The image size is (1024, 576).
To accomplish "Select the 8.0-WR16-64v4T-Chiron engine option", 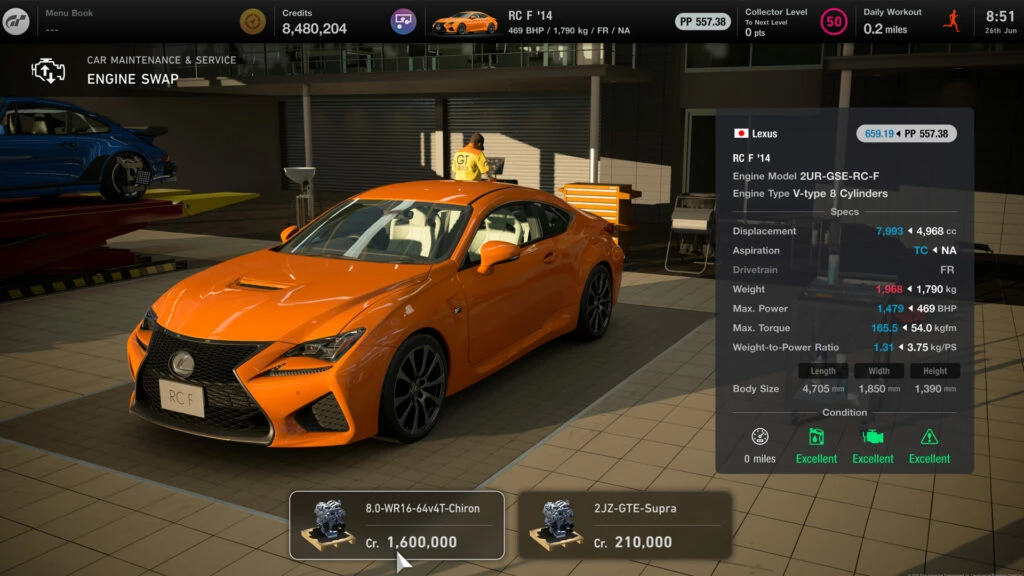I will [x=396, y=525].
